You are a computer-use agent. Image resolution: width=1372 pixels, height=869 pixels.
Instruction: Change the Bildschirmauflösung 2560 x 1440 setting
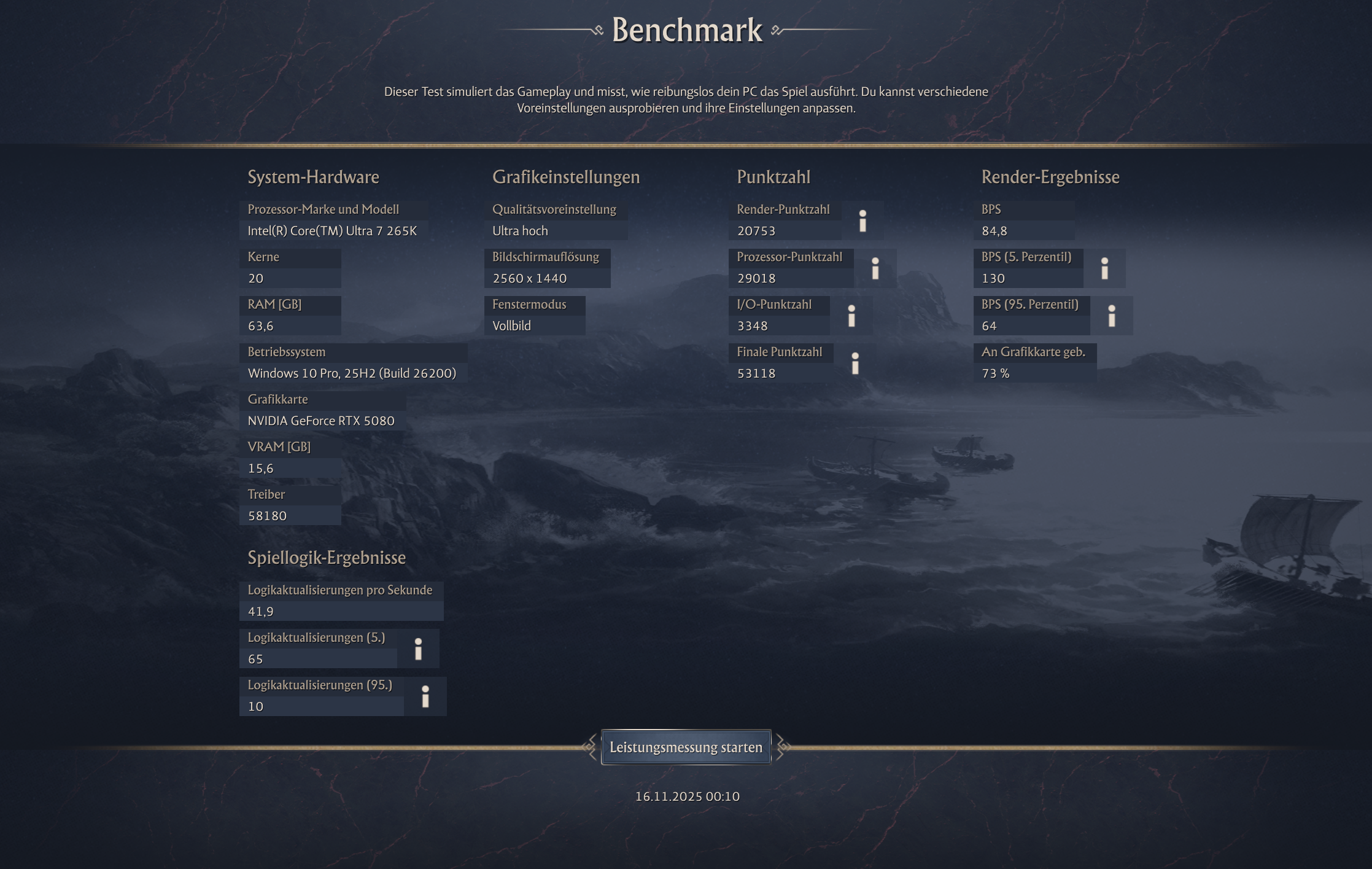530,278
